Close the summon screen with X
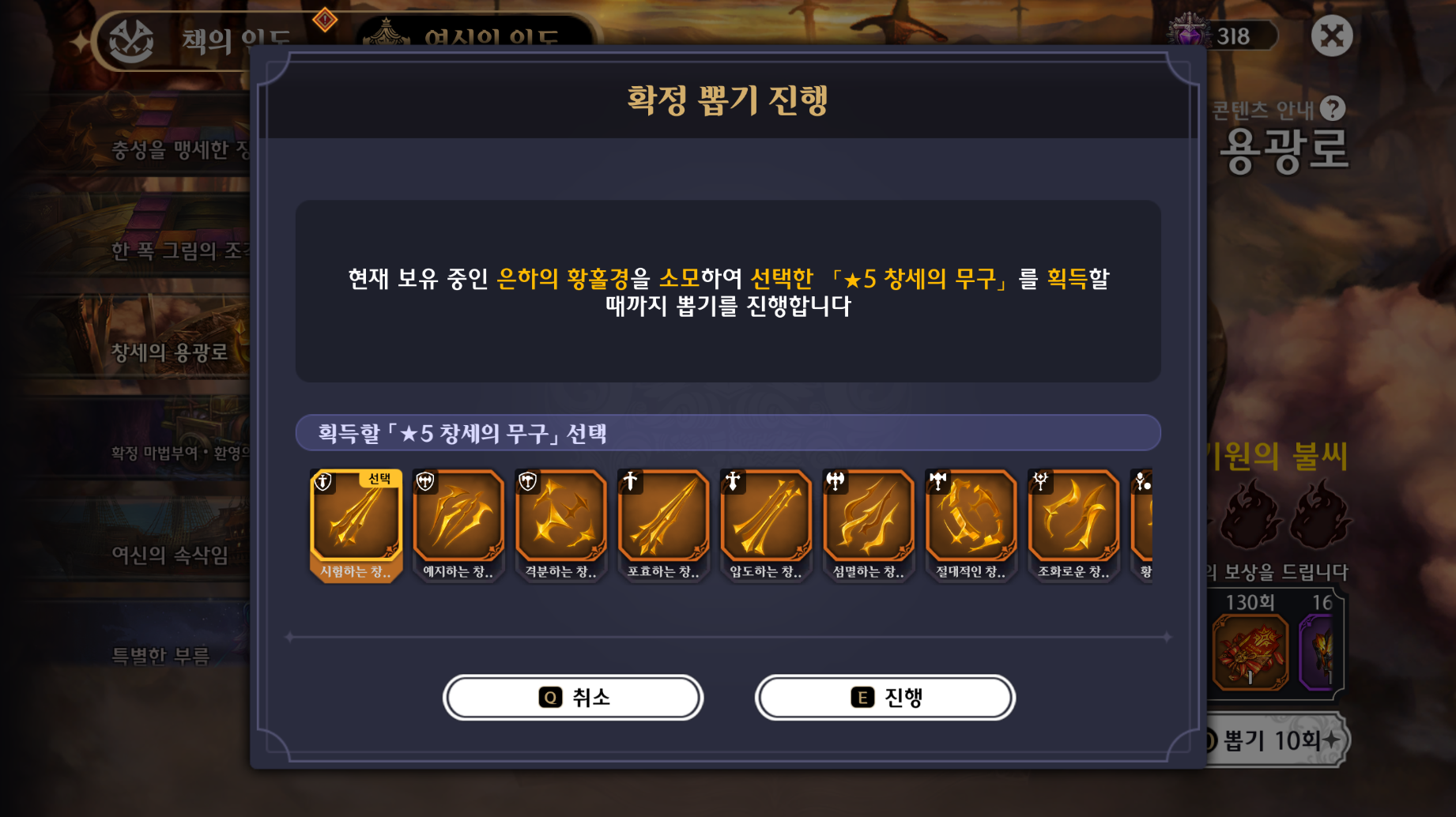 tap(1331, 36)
